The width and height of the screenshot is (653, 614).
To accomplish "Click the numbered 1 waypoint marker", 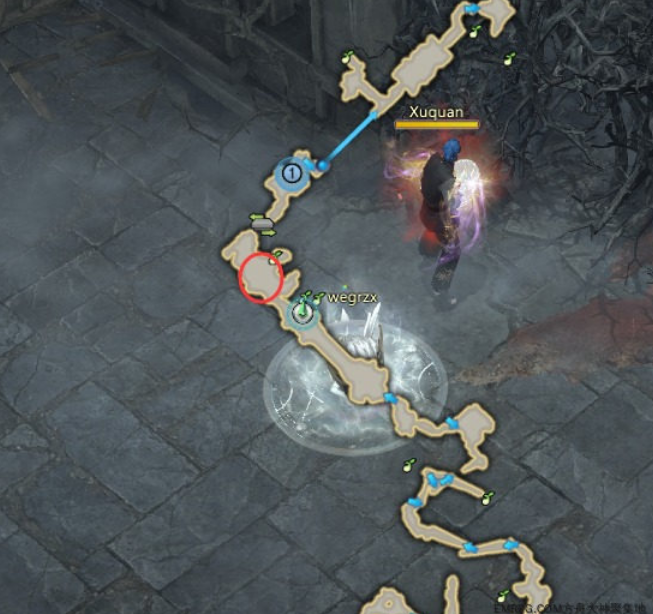I will click(x=291, y=173).
